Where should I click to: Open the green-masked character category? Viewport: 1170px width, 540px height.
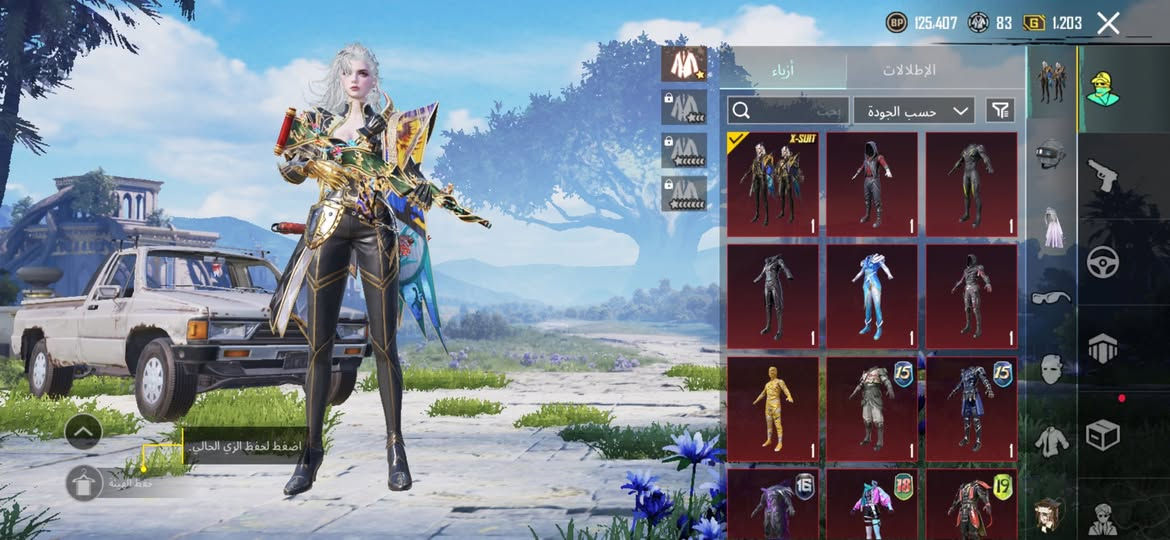(1102, 88)
